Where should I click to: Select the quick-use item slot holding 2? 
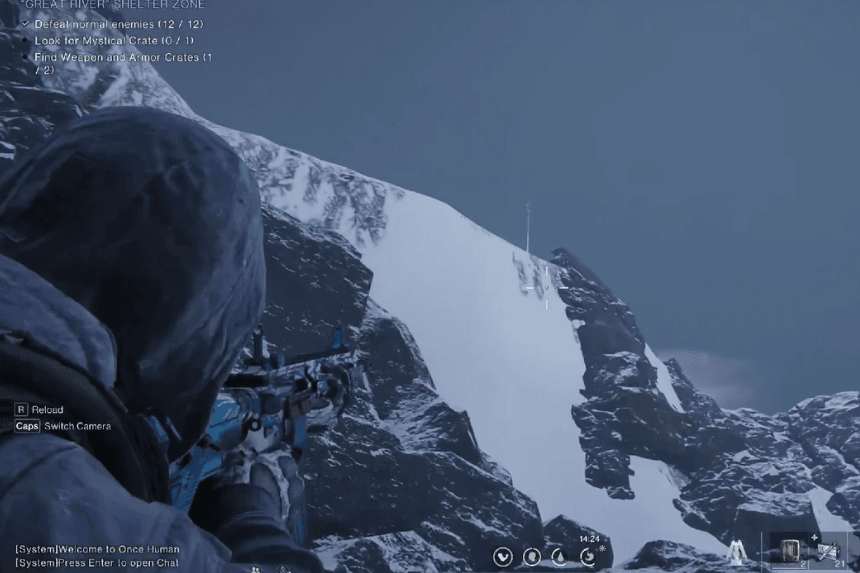[x=789, y=551]
